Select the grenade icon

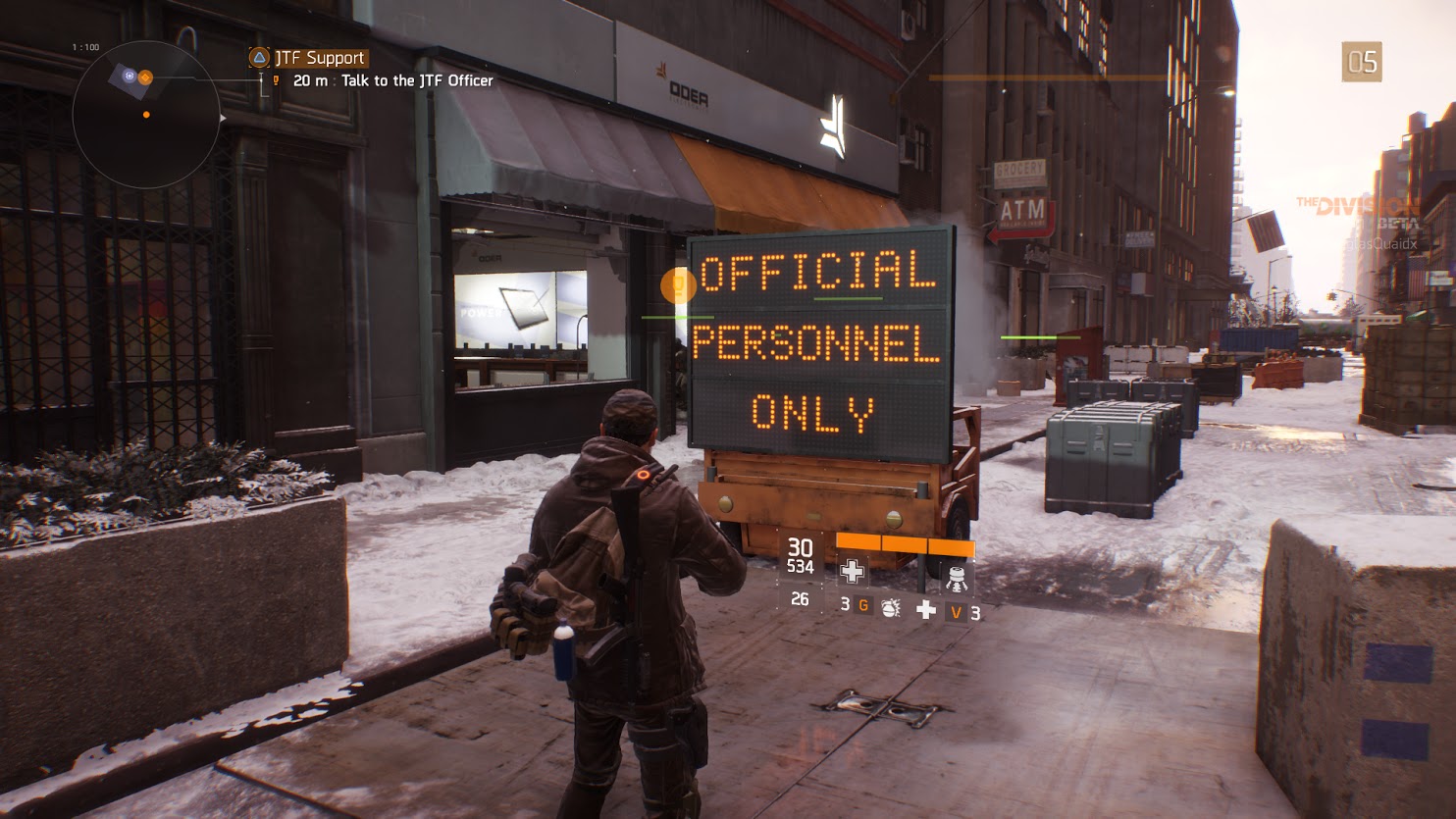pos(890,608)
